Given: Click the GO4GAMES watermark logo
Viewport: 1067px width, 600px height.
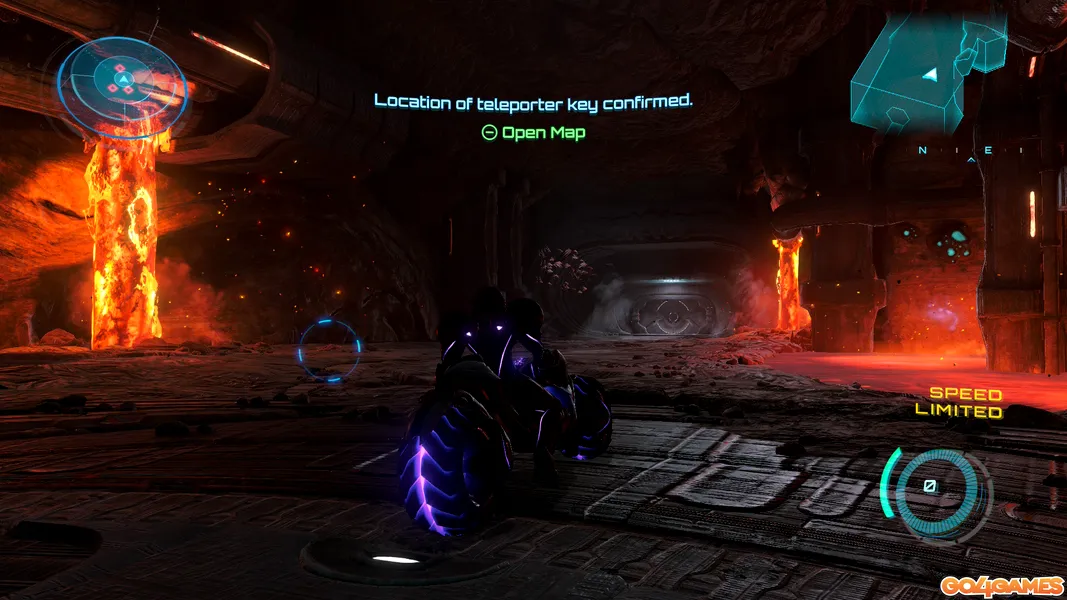Looking at the screenshot, I should [x=998, y=585].
